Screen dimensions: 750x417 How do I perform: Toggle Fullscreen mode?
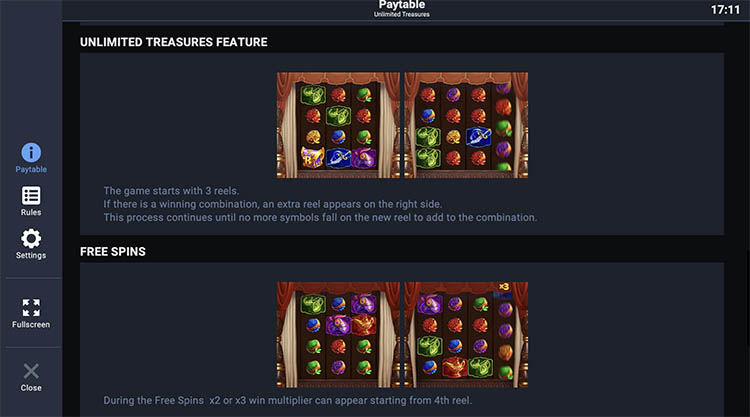(x=31, y=313)
